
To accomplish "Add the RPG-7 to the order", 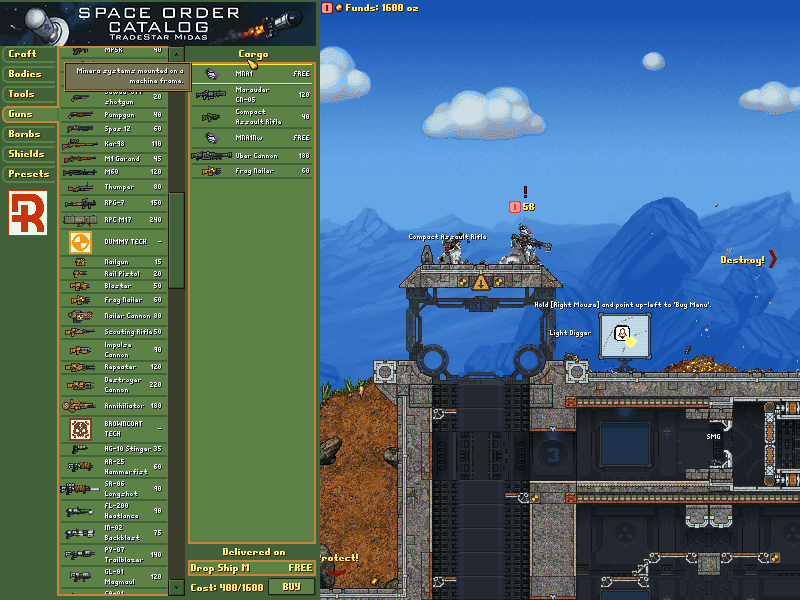I will (115, 204).
